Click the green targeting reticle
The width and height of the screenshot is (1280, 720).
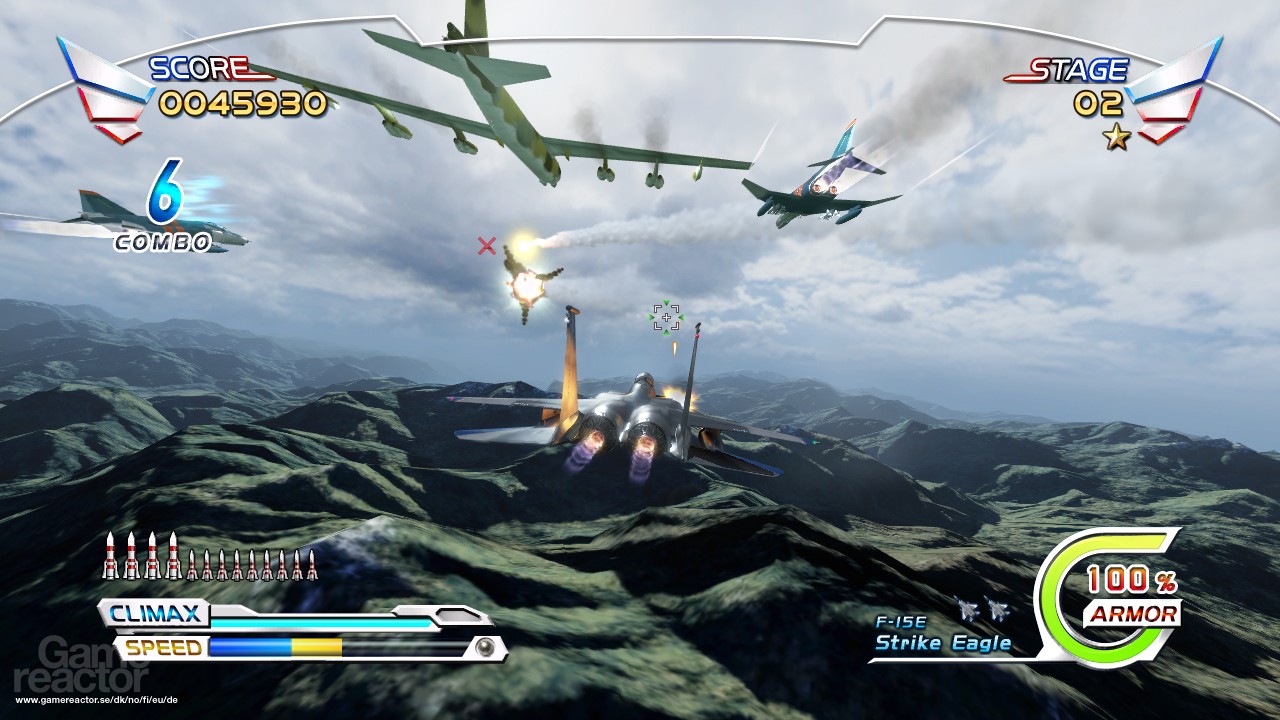tap(666, 317)
